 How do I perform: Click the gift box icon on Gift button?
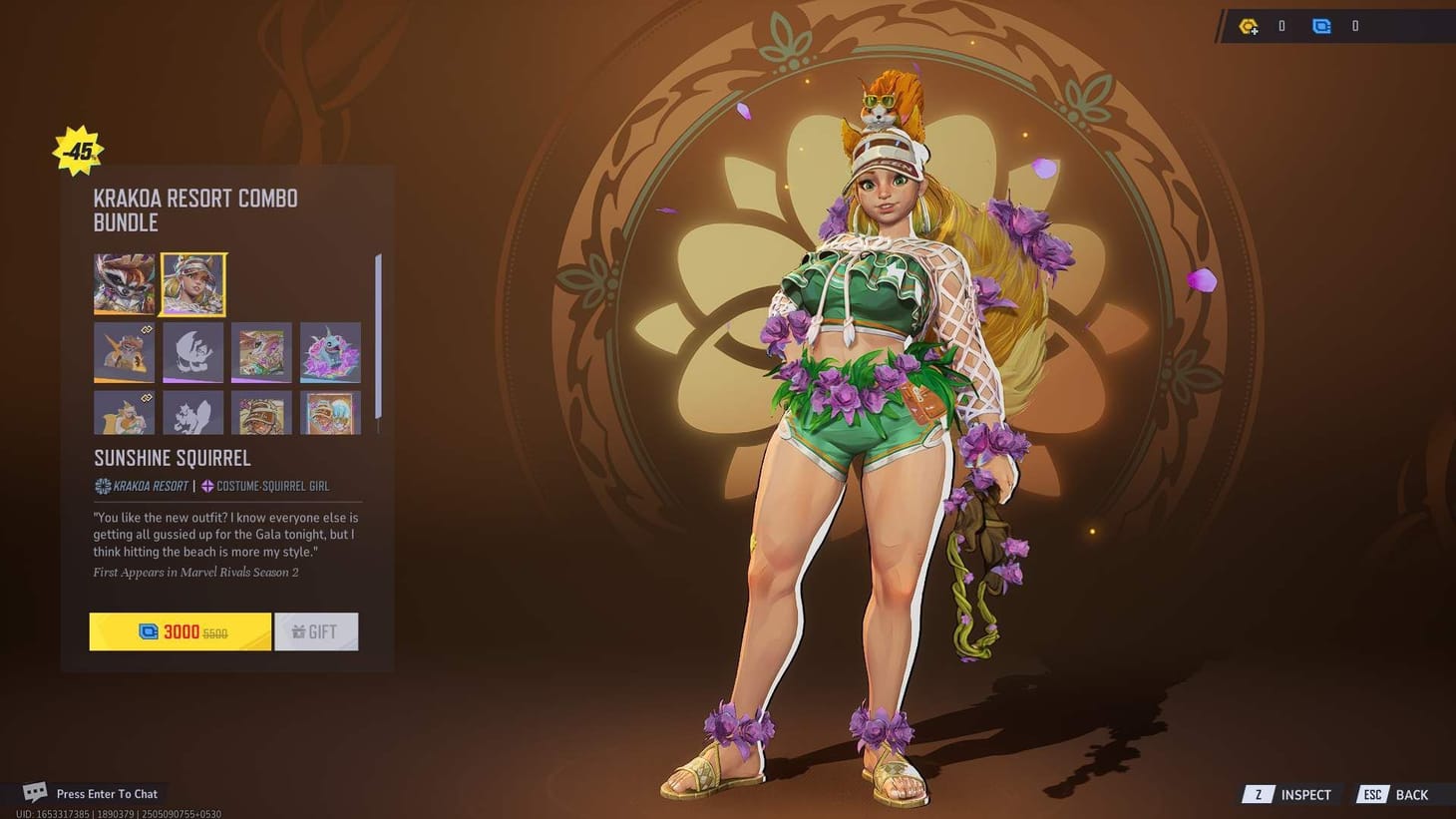pos(297,630)
